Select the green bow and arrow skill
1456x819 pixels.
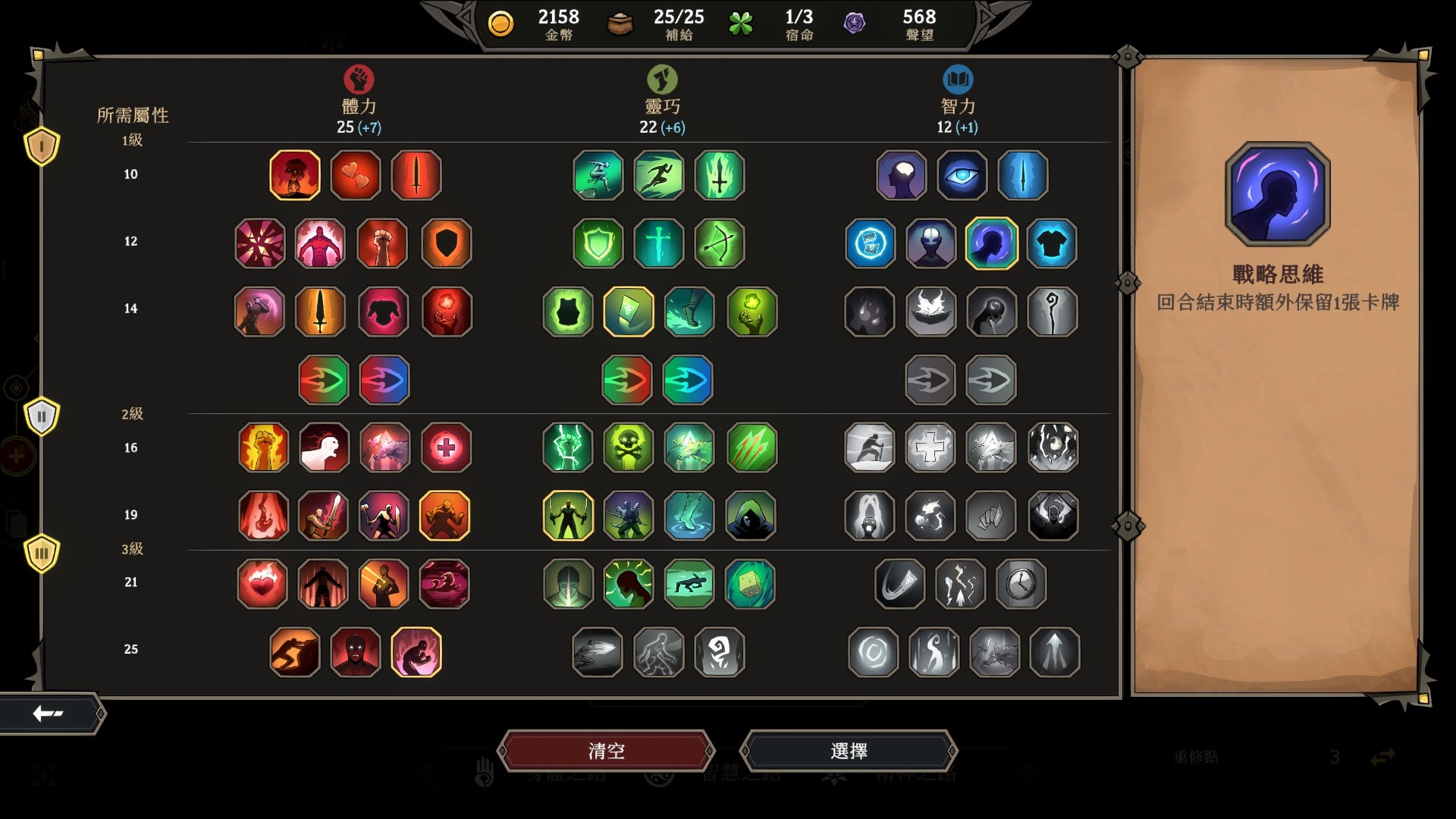click(720, 243)
